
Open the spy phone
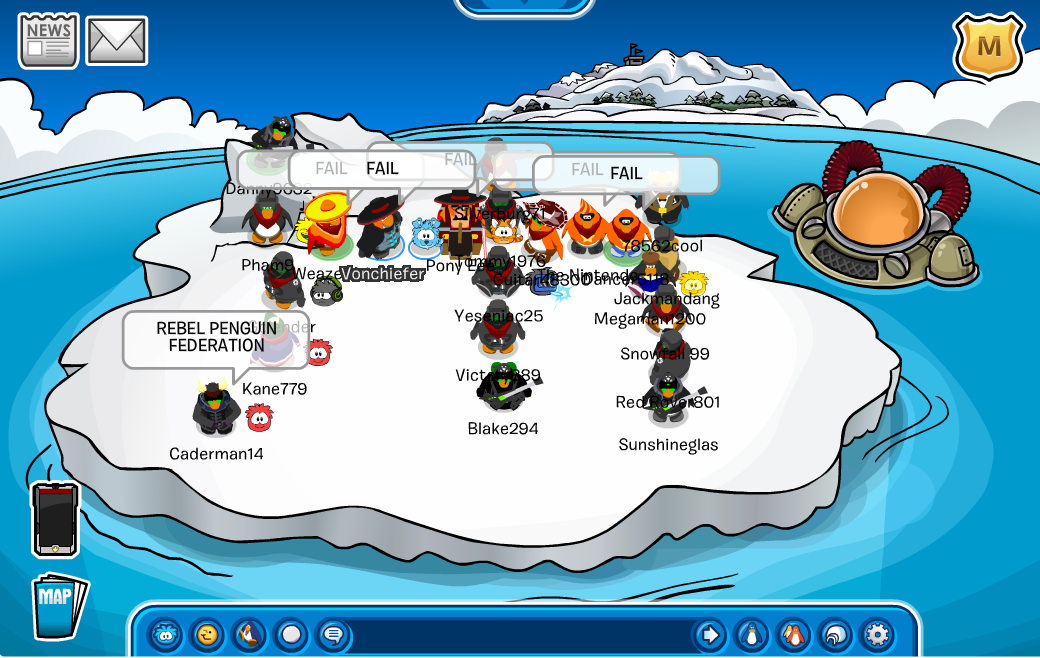[55, 519]
